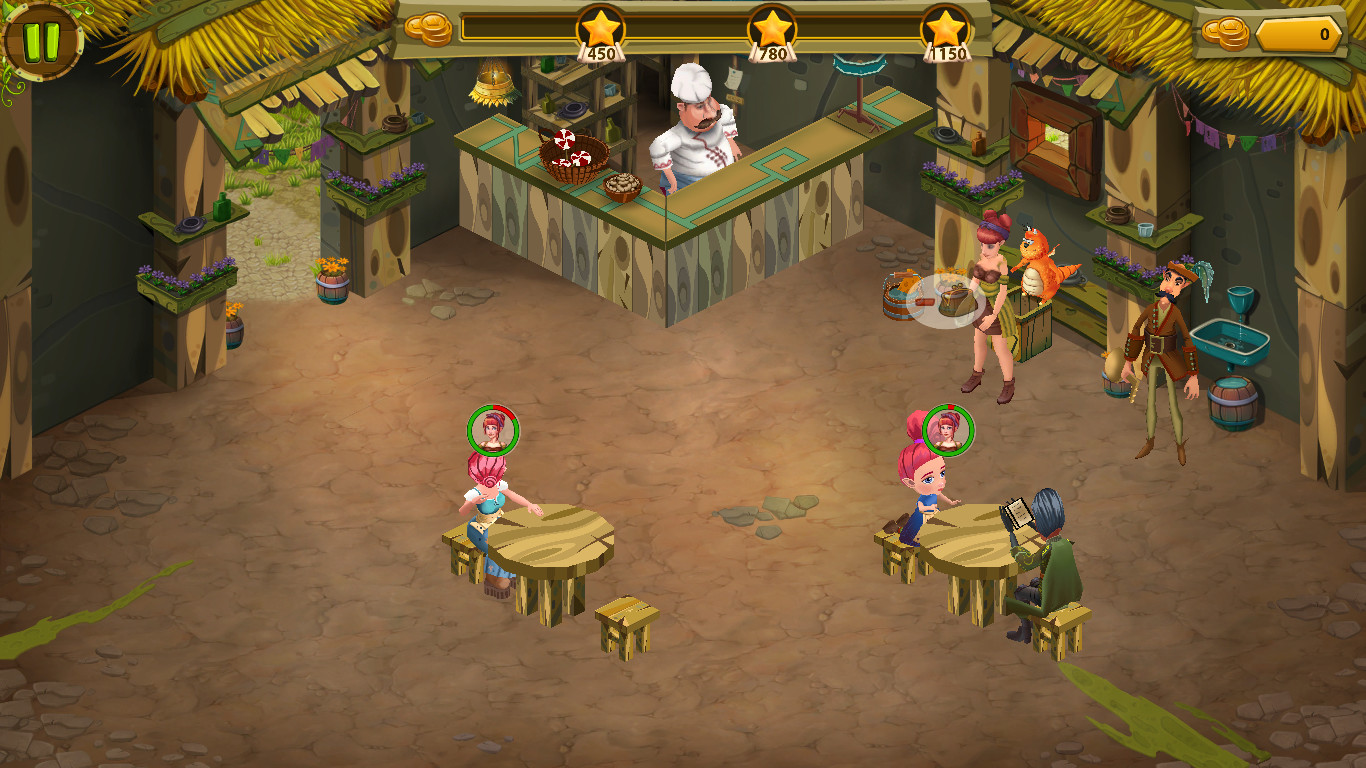
Task: Click the star progress bar at the top
Action: 680,27
